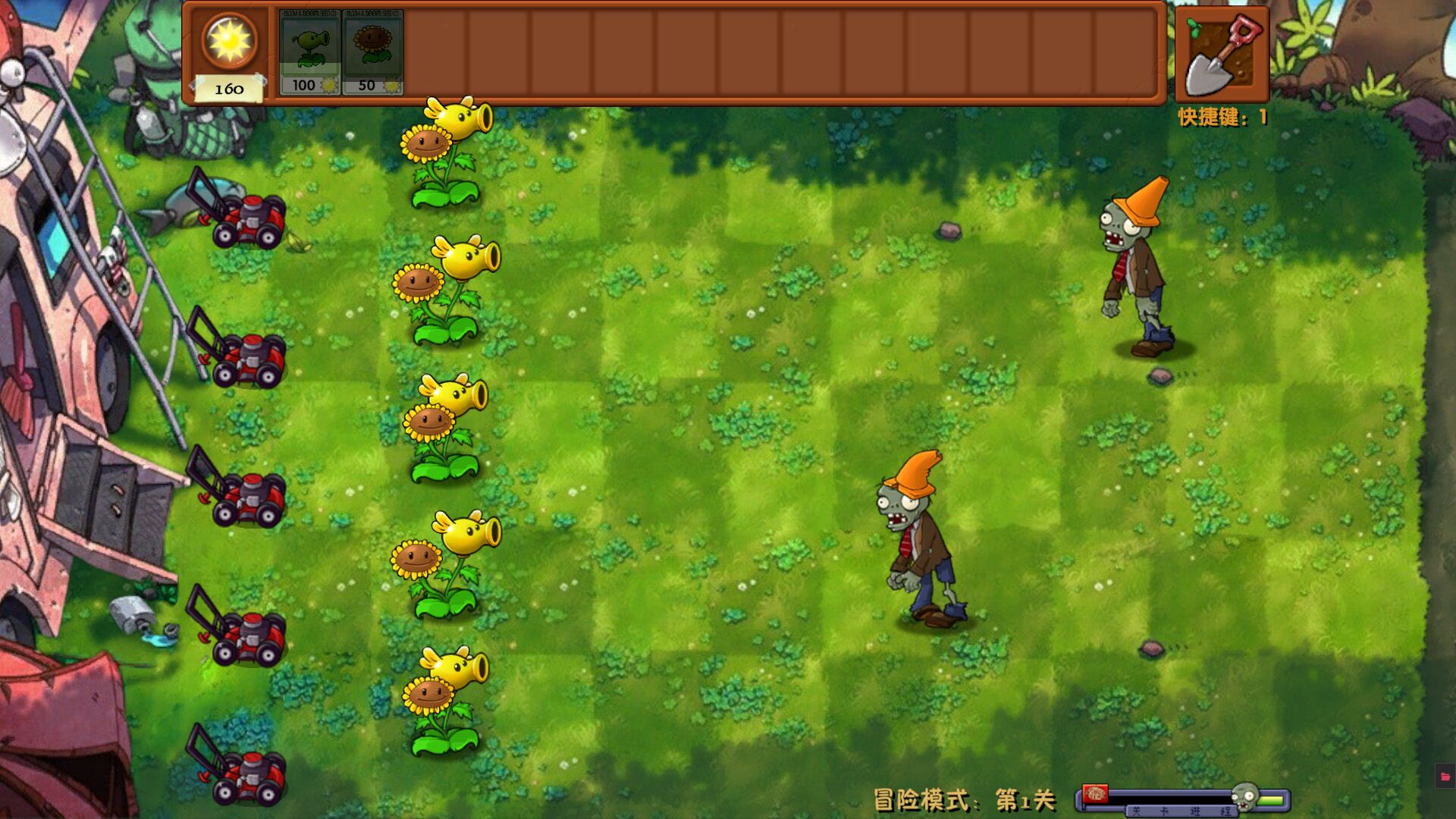The width and height of the screenshot is (1456, 819).
Task: Click the sun cost icon on the Peashooter card
Action: point(328,86)
